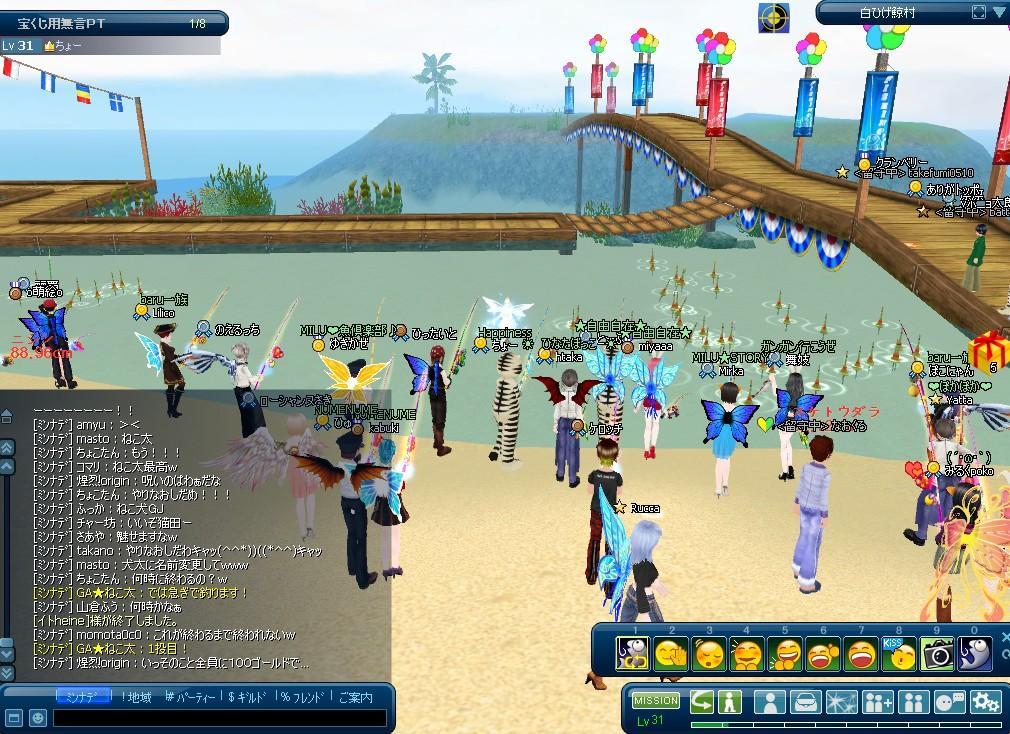Select the ギルド chat tab
Image resolution: width=1010 pixels, height=734 pixels.
pos(248,697)
